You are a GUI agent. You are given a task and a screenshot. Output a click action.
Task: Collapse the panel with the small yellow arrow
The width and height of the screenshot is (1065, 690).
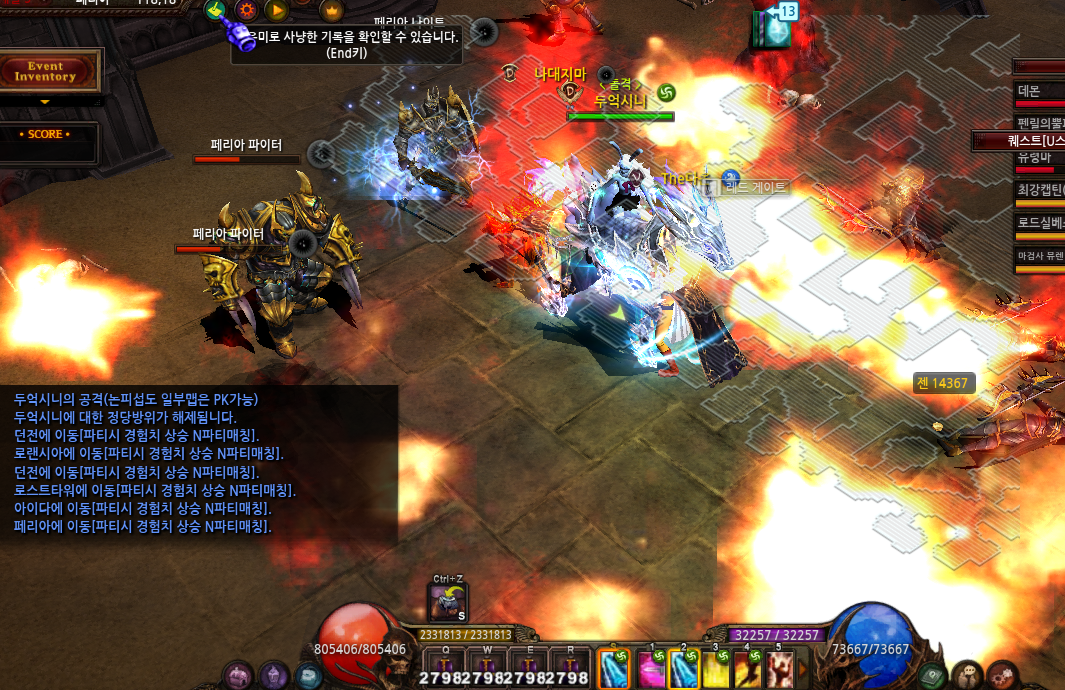pyautogui.click(x=44, y=101)
